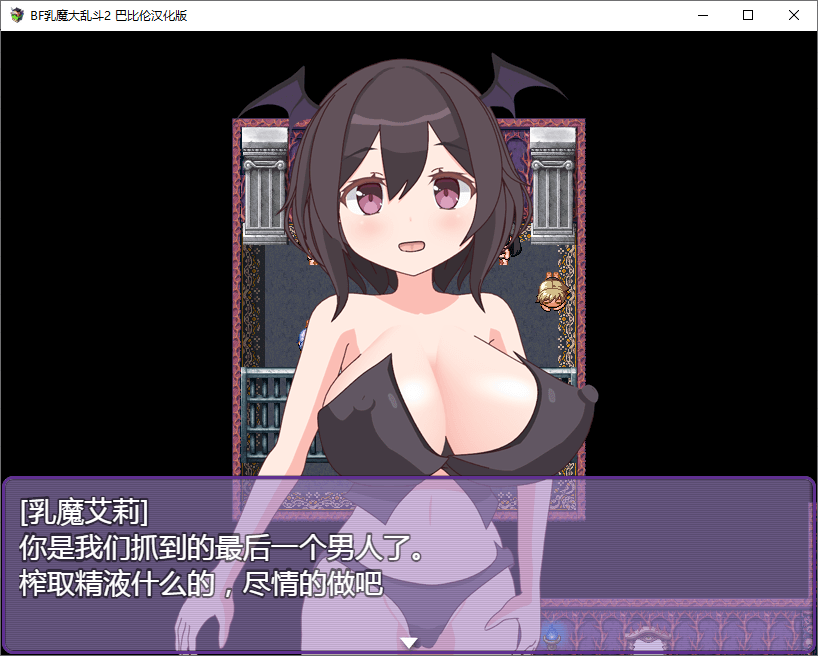This screenshot has width=818, height=656.
Task: Click the dialogue message box to continue
Action: [408, 560]
